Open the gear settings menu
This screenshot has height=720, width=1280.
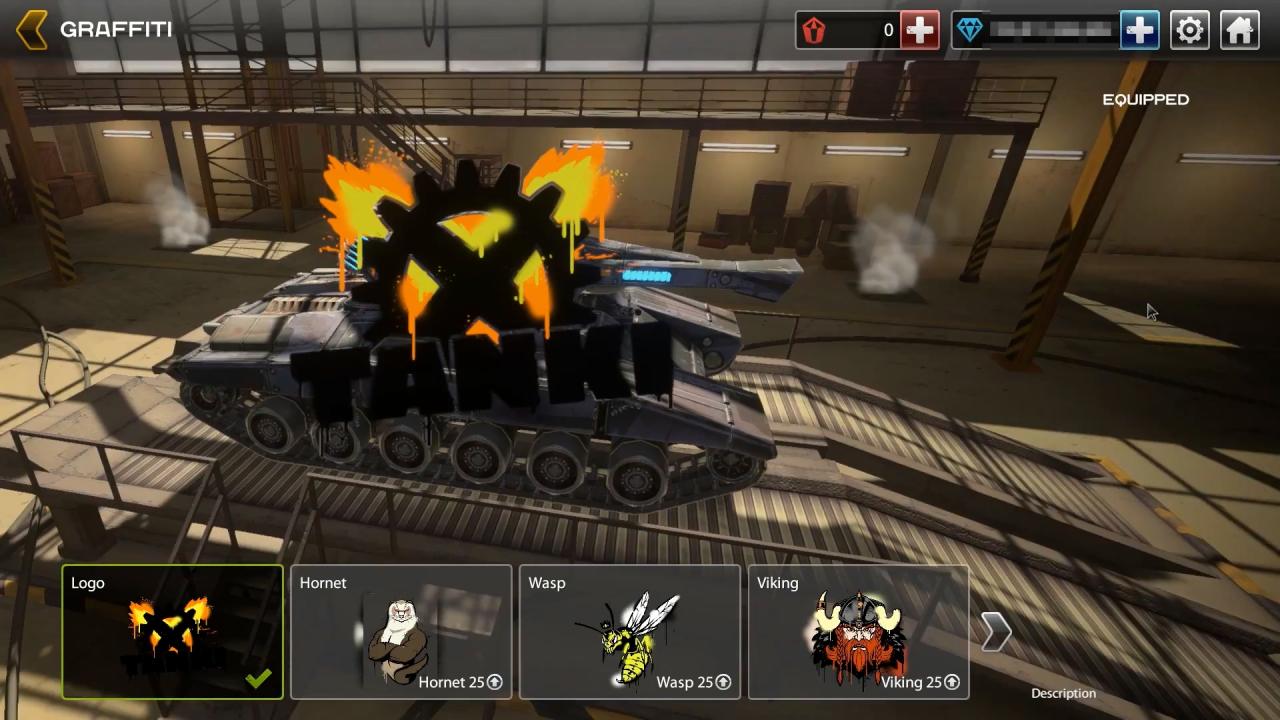(1189, 30)
